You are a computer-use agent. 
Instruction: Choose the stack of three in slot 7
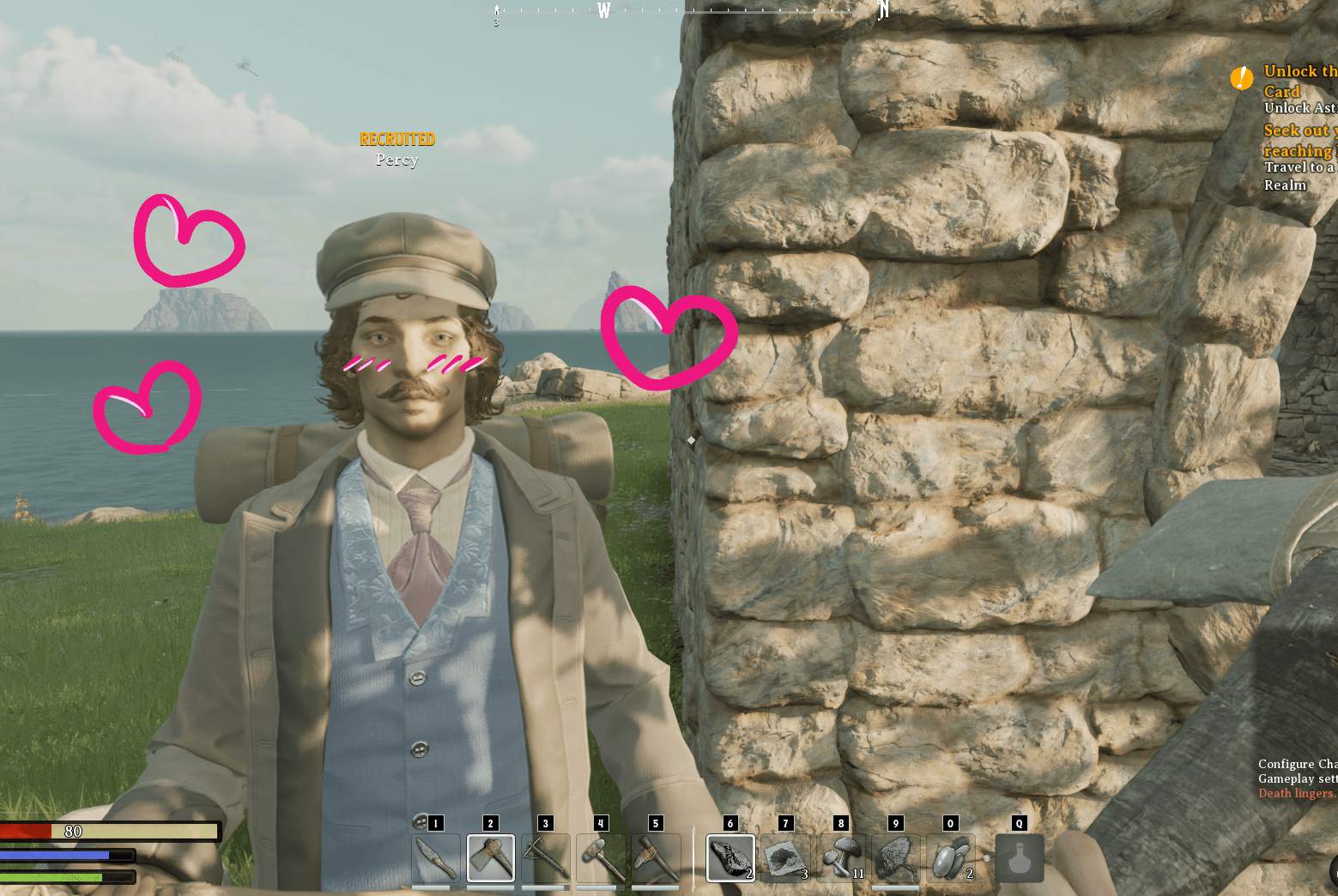point(785,857)
